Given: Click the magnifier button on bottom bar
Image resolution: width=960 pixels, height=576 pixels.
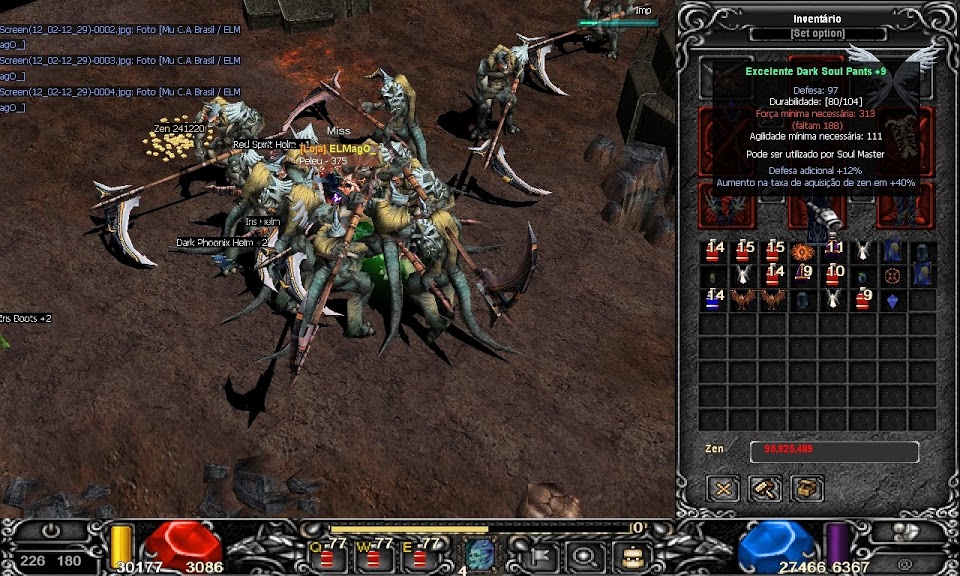Looking at the screenshot, I should click(583, 554).
